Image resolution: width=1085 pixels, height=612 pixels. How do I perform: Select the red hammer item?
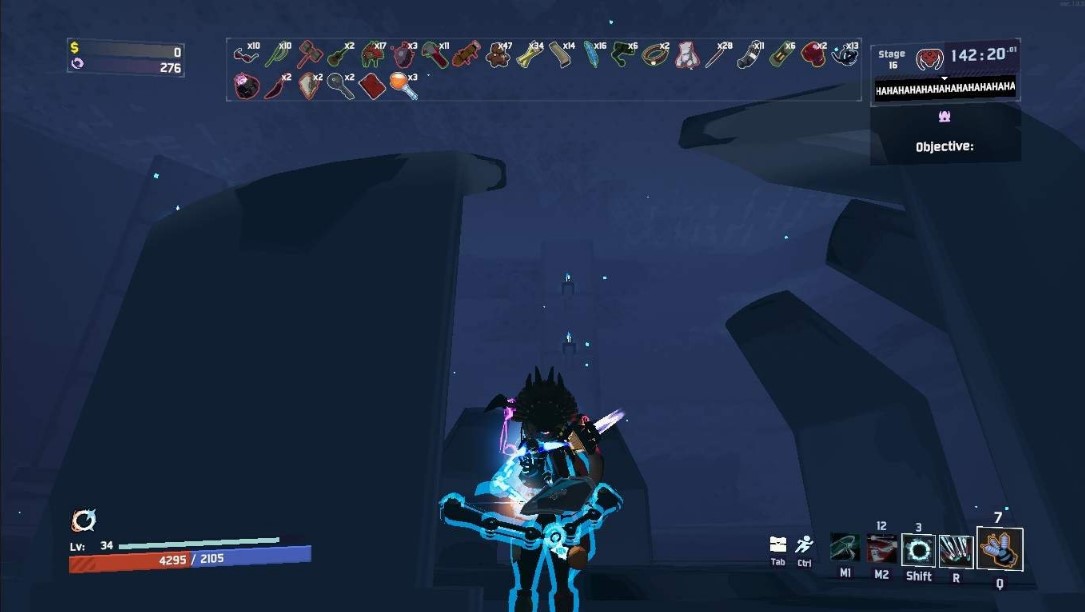308,54
